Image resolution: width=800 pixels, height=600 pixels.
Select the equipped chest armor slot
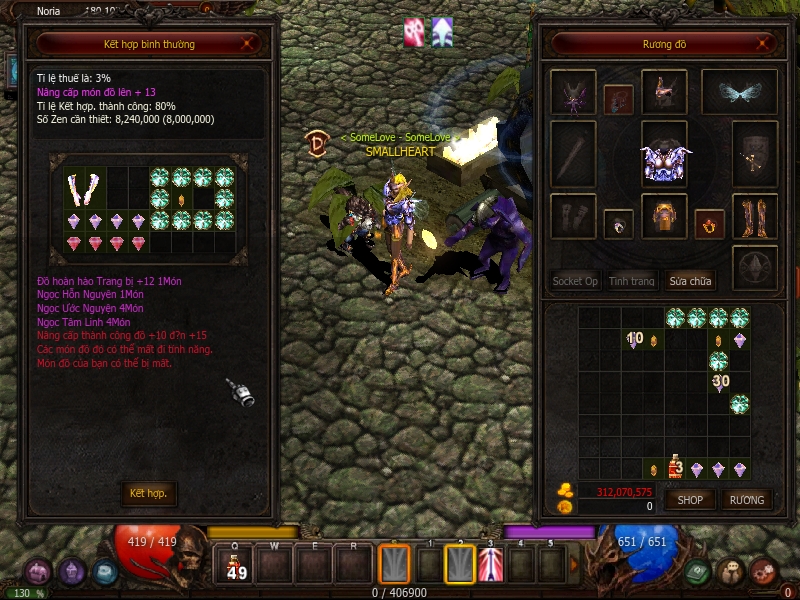pyautogui.click(x=665, y=159)
